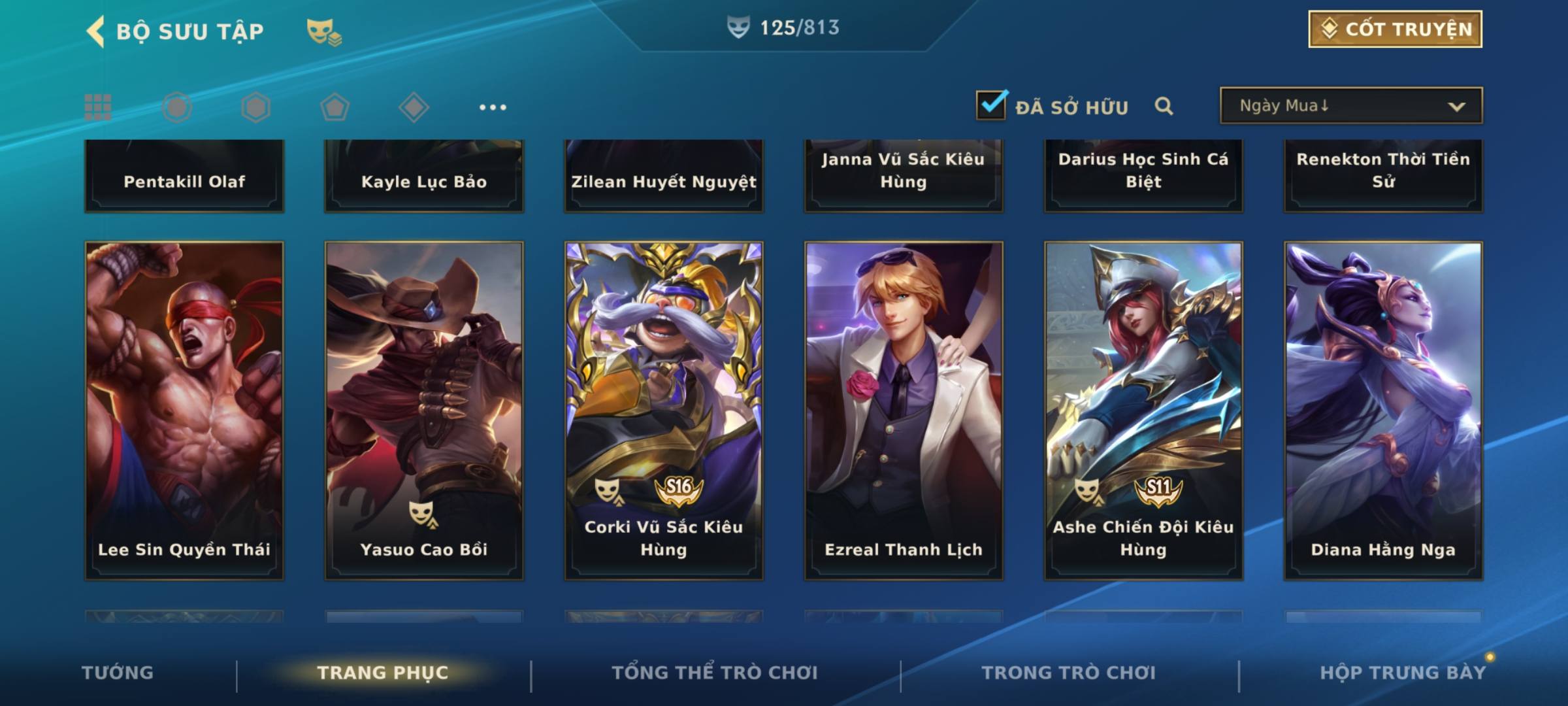Open the Ngày Mua sort dropdown
Screen dimensions: 1568x706
pos(1351,106)
